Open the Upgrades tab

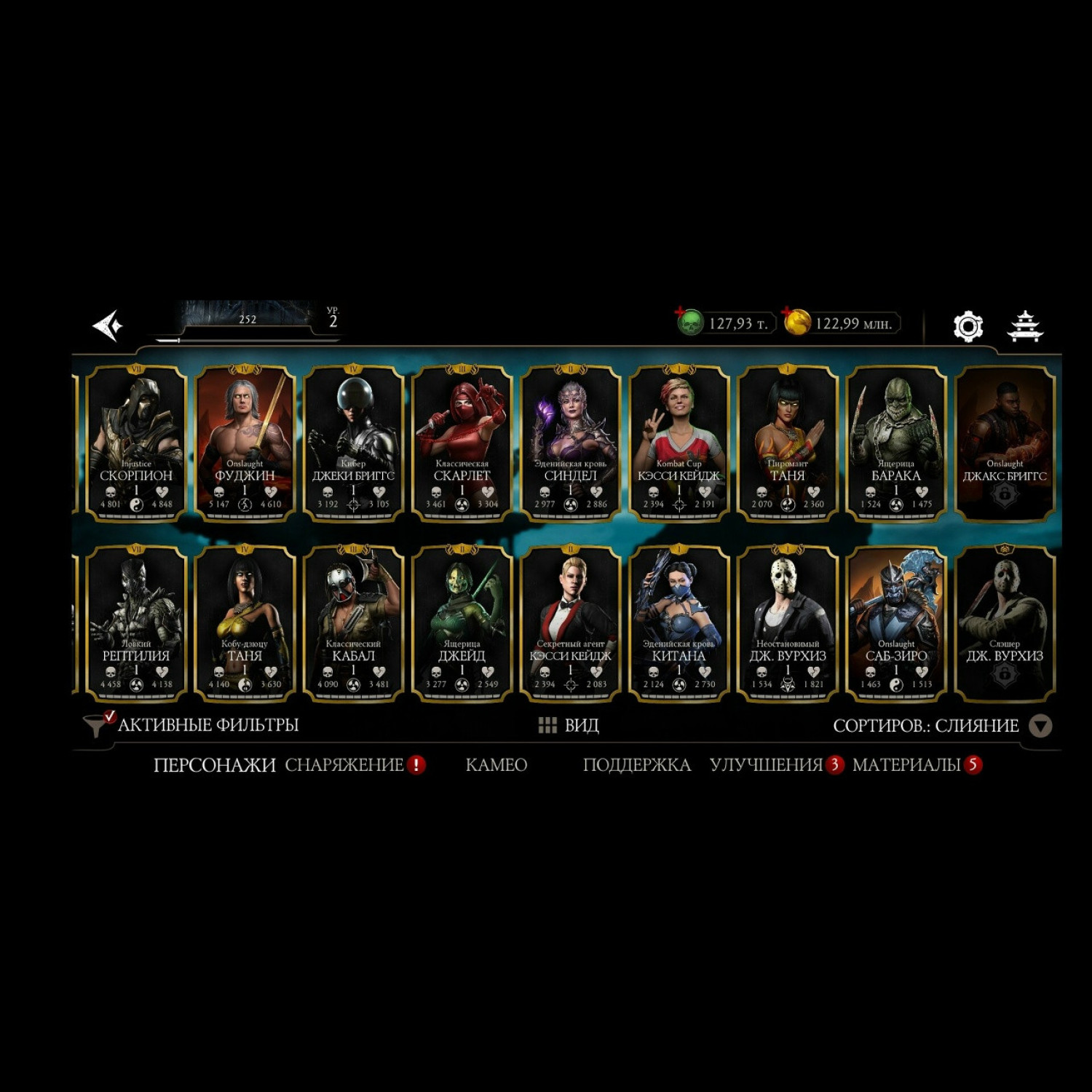(766, 765)
